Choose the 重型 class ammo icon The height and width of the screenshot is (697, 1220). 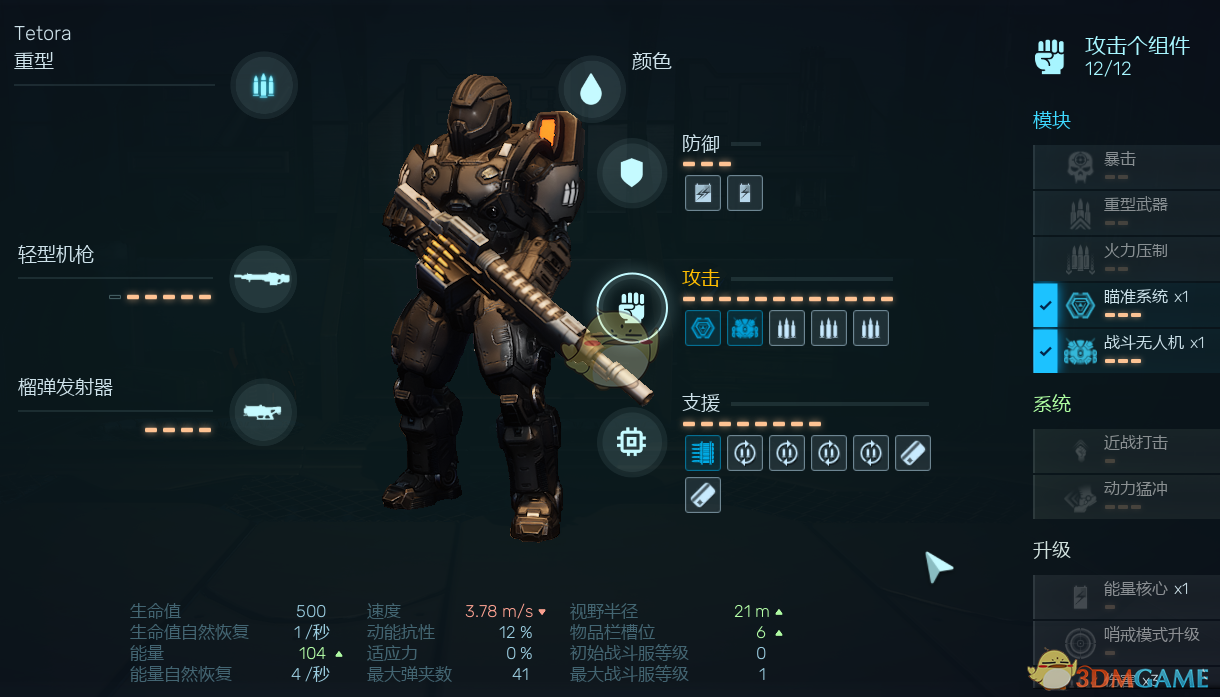263,86
